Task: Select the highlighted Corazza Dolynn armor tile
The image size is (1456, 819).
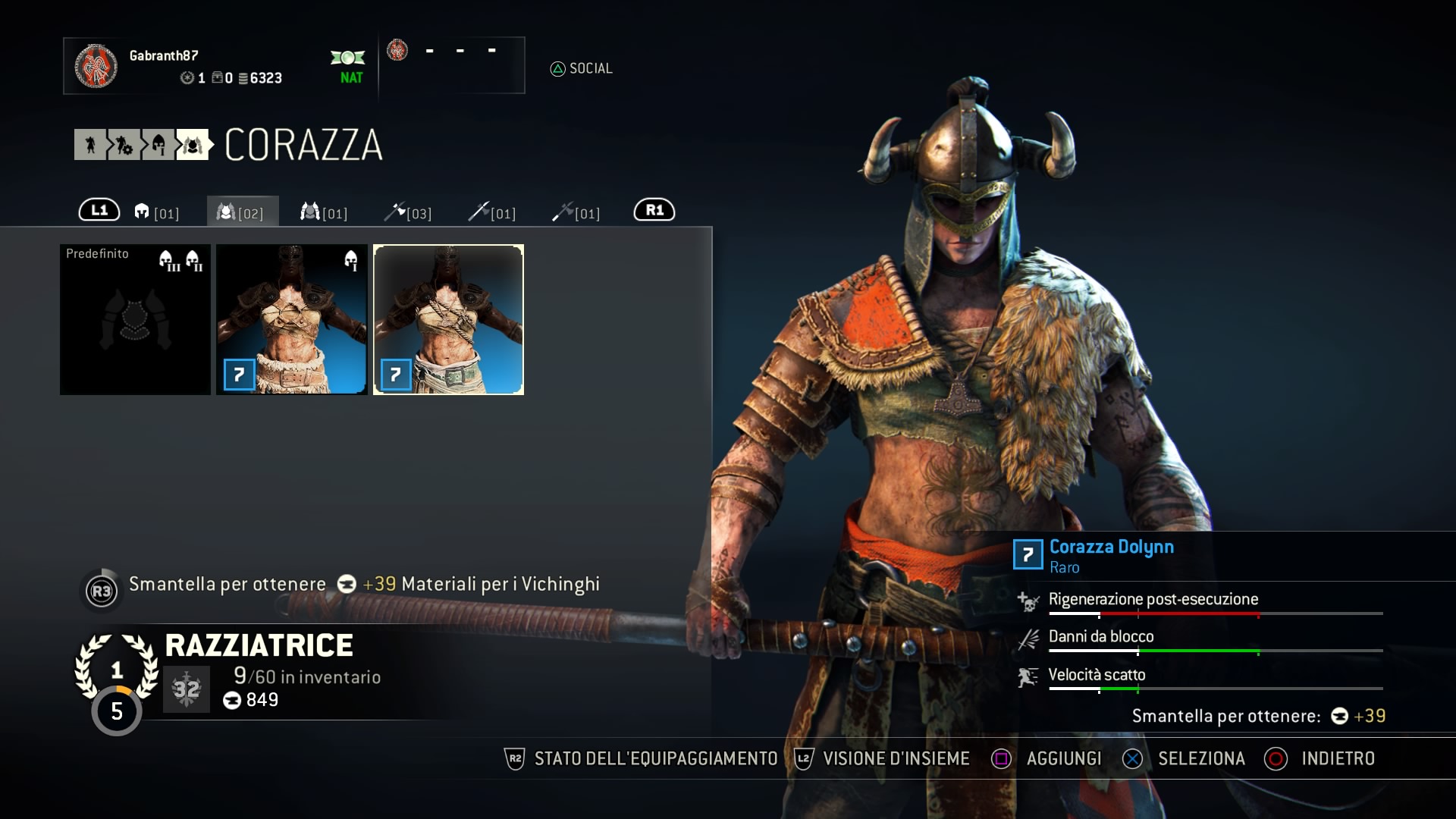Action: (x=448, y=319)
